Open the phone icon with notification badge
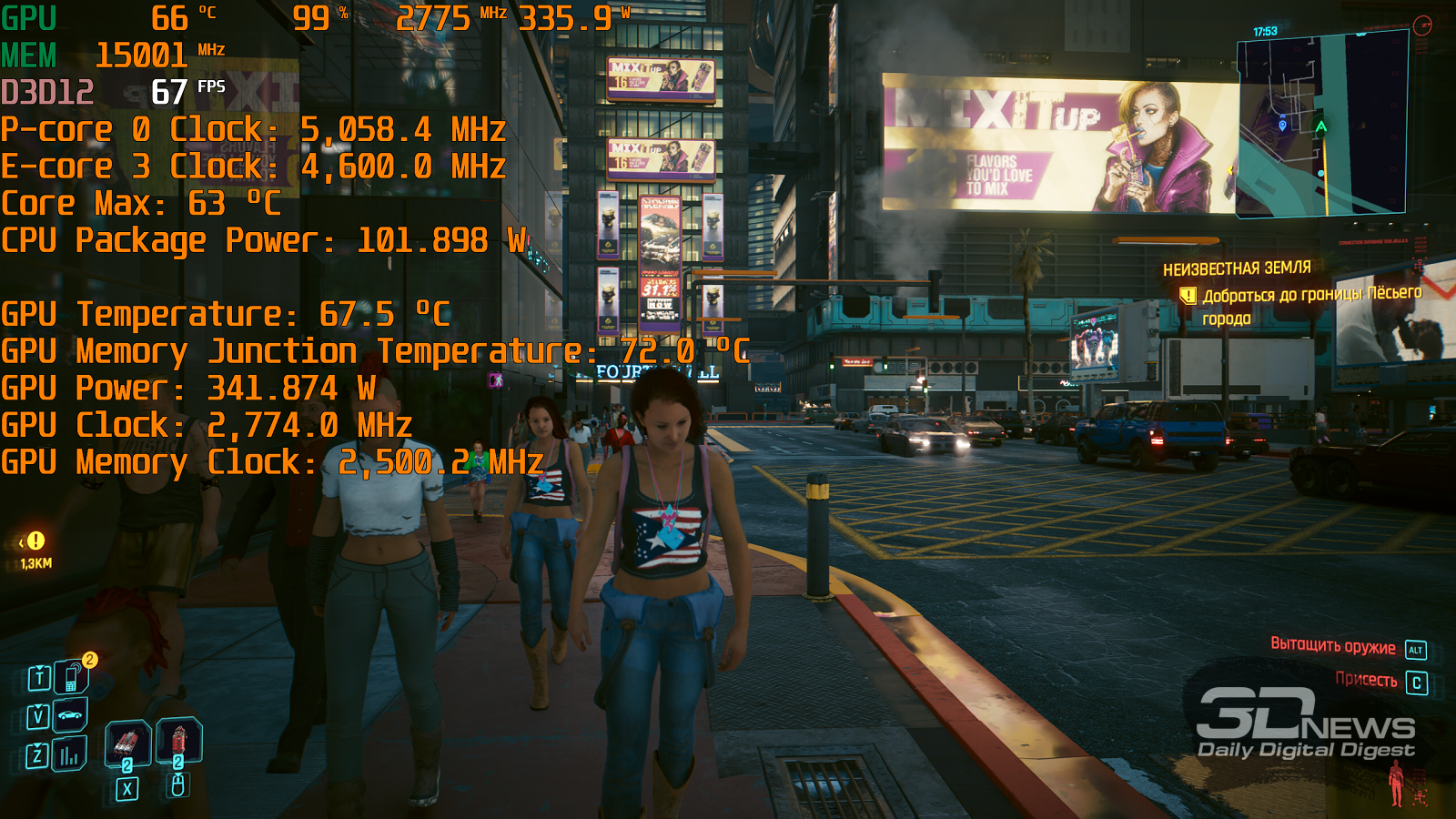Image resolution: width=1456 pixels, height=819 pixels. (x=71, y=677)
